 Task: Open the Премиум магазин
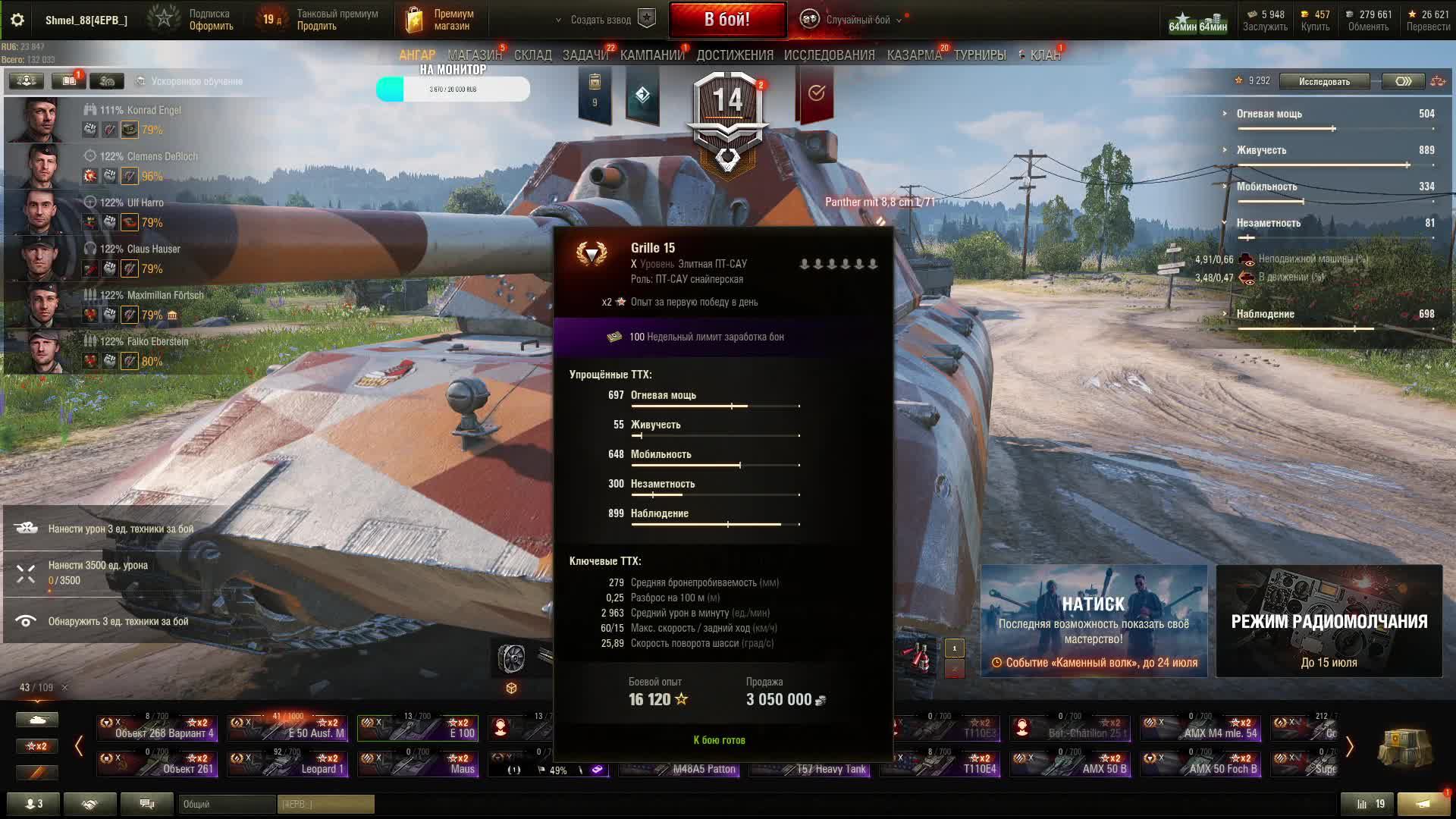441,20
